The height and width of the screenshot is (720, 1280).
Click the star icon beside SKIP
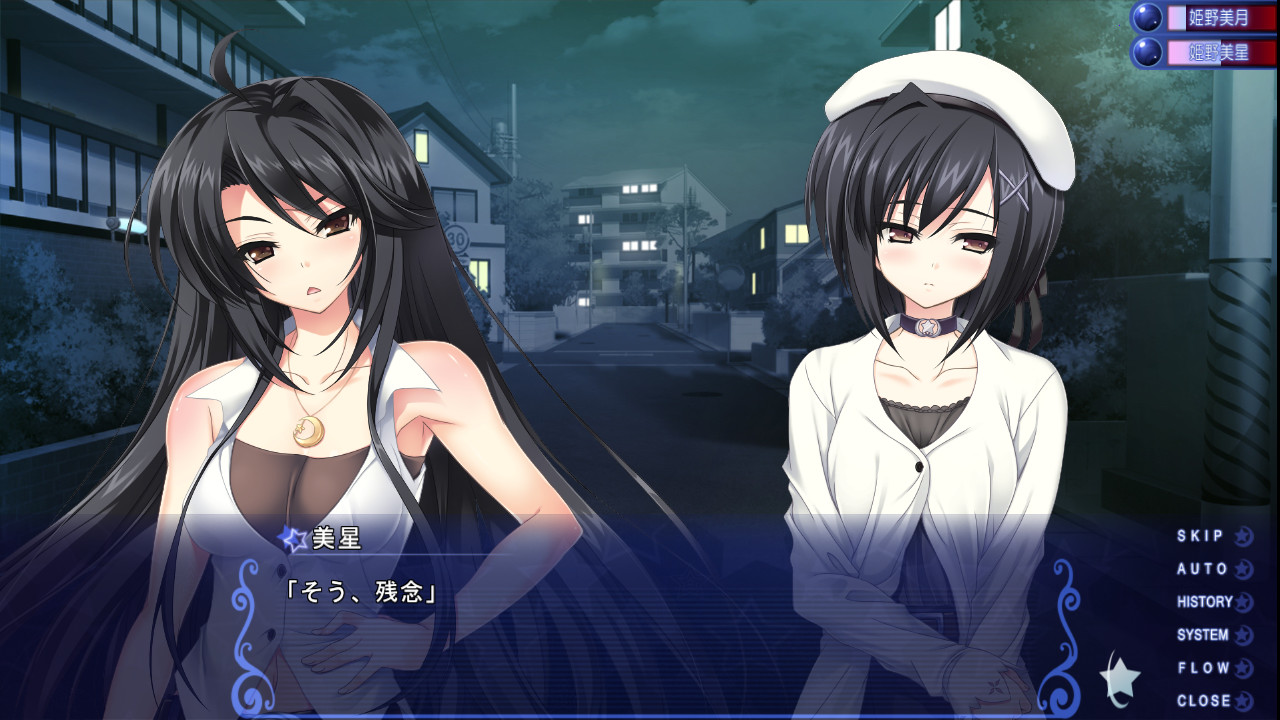click(1243, 537)
